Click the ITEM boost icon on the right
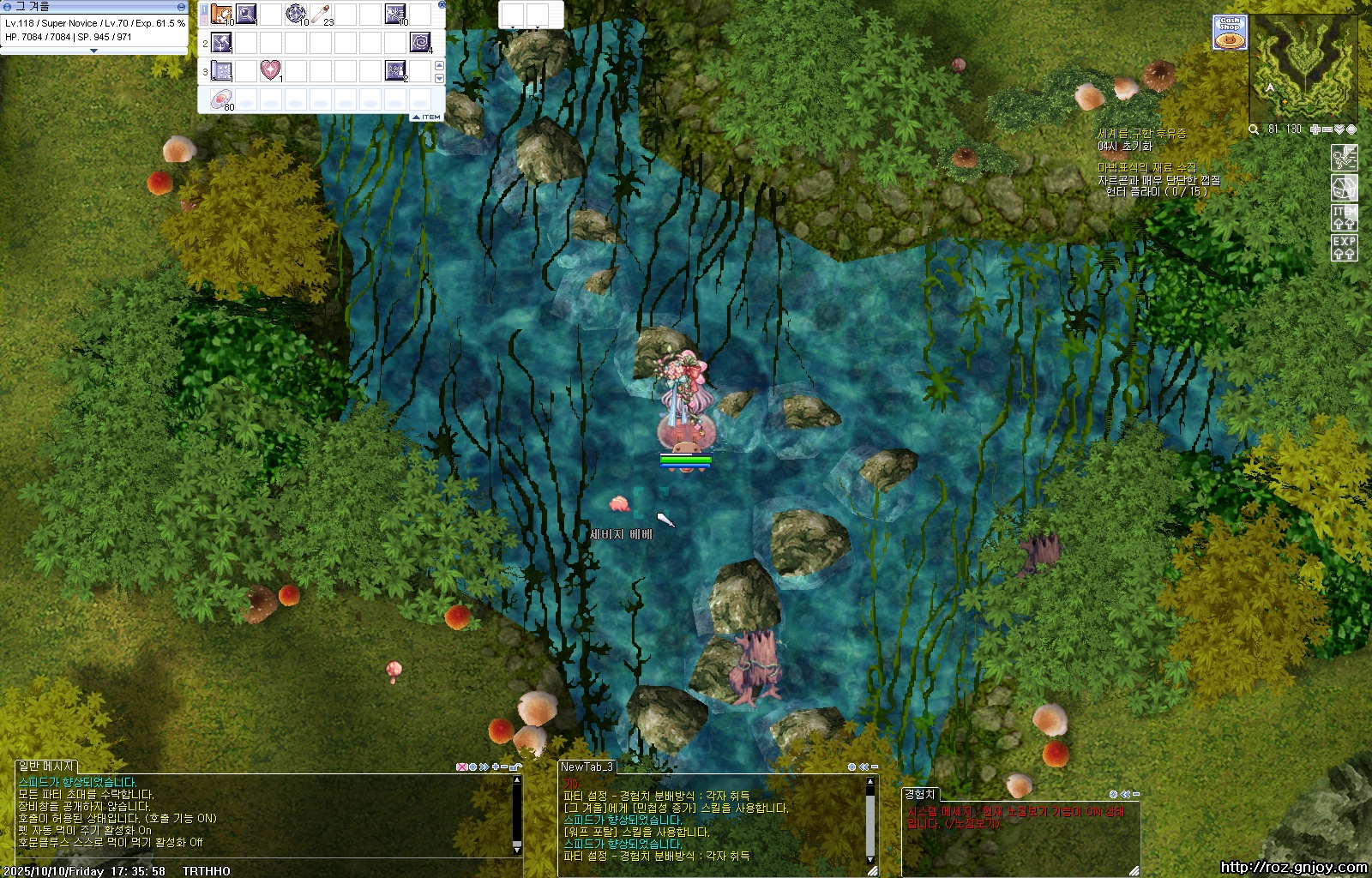1372x878 pixels. point(1344,218)
